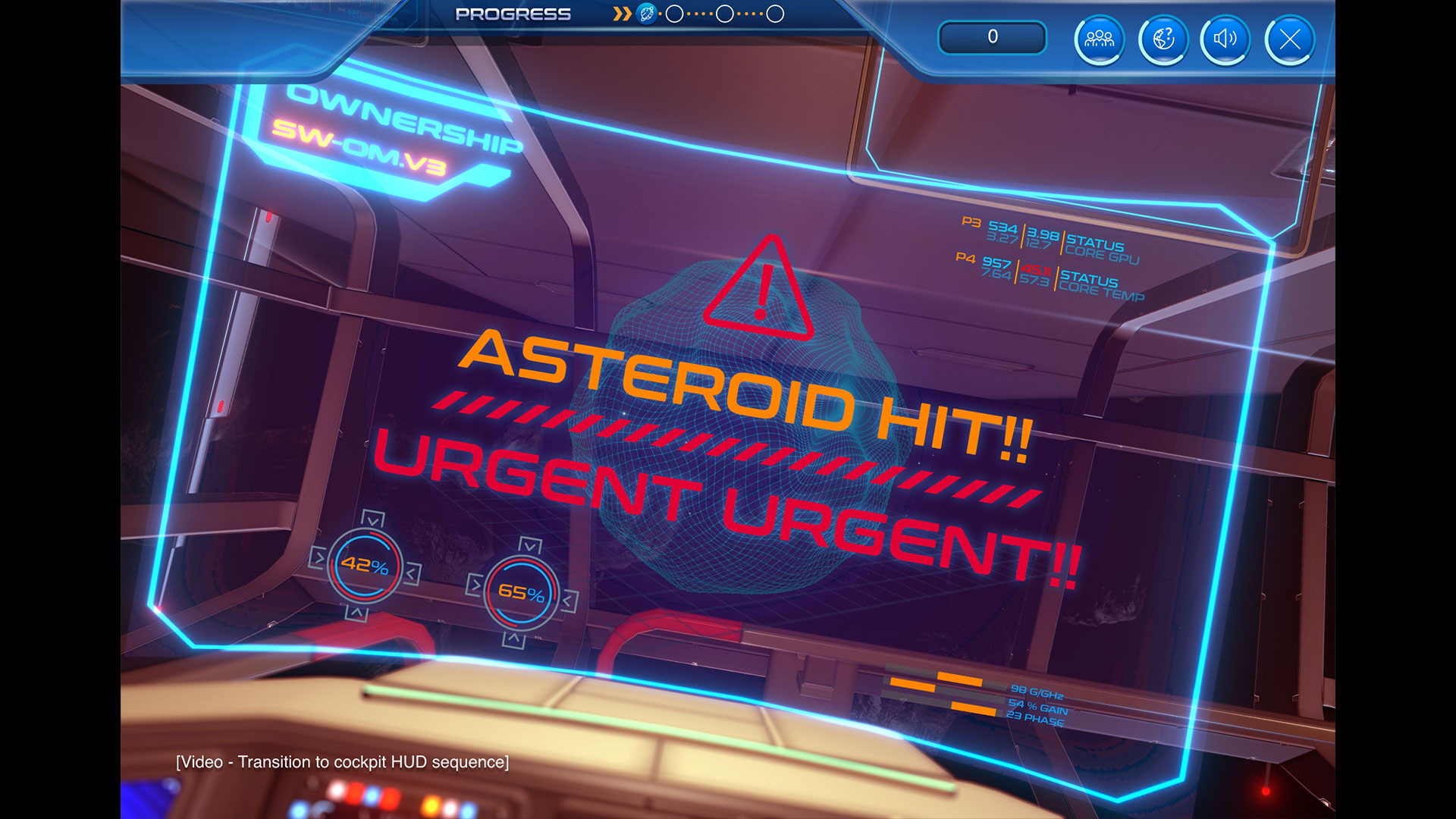The image size is (1456, 819).
Task: Toggle the sound speaker button
Action: [x=1225, y=39]
